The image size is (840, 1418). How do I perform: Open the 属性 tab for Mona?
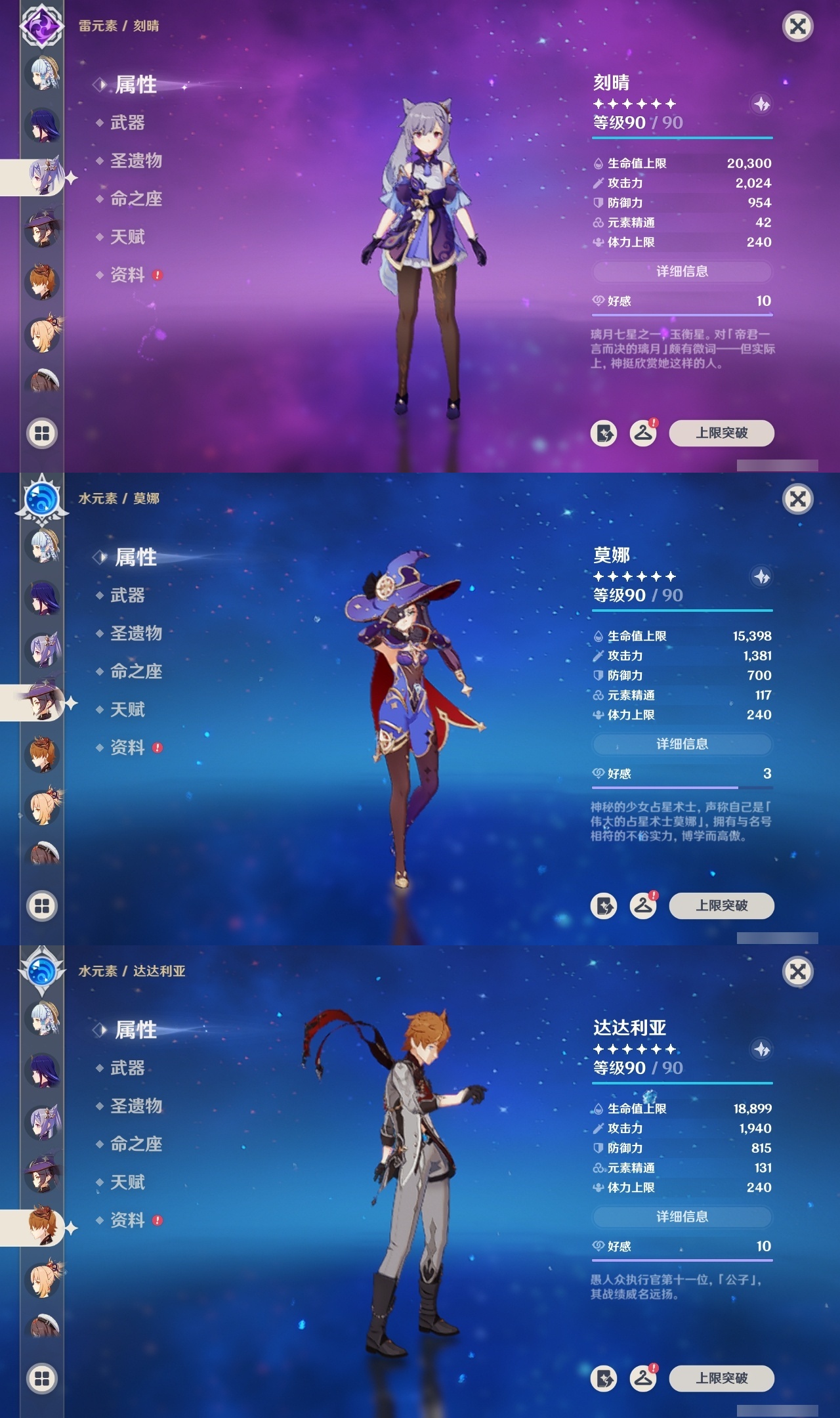tap(136, 557)
